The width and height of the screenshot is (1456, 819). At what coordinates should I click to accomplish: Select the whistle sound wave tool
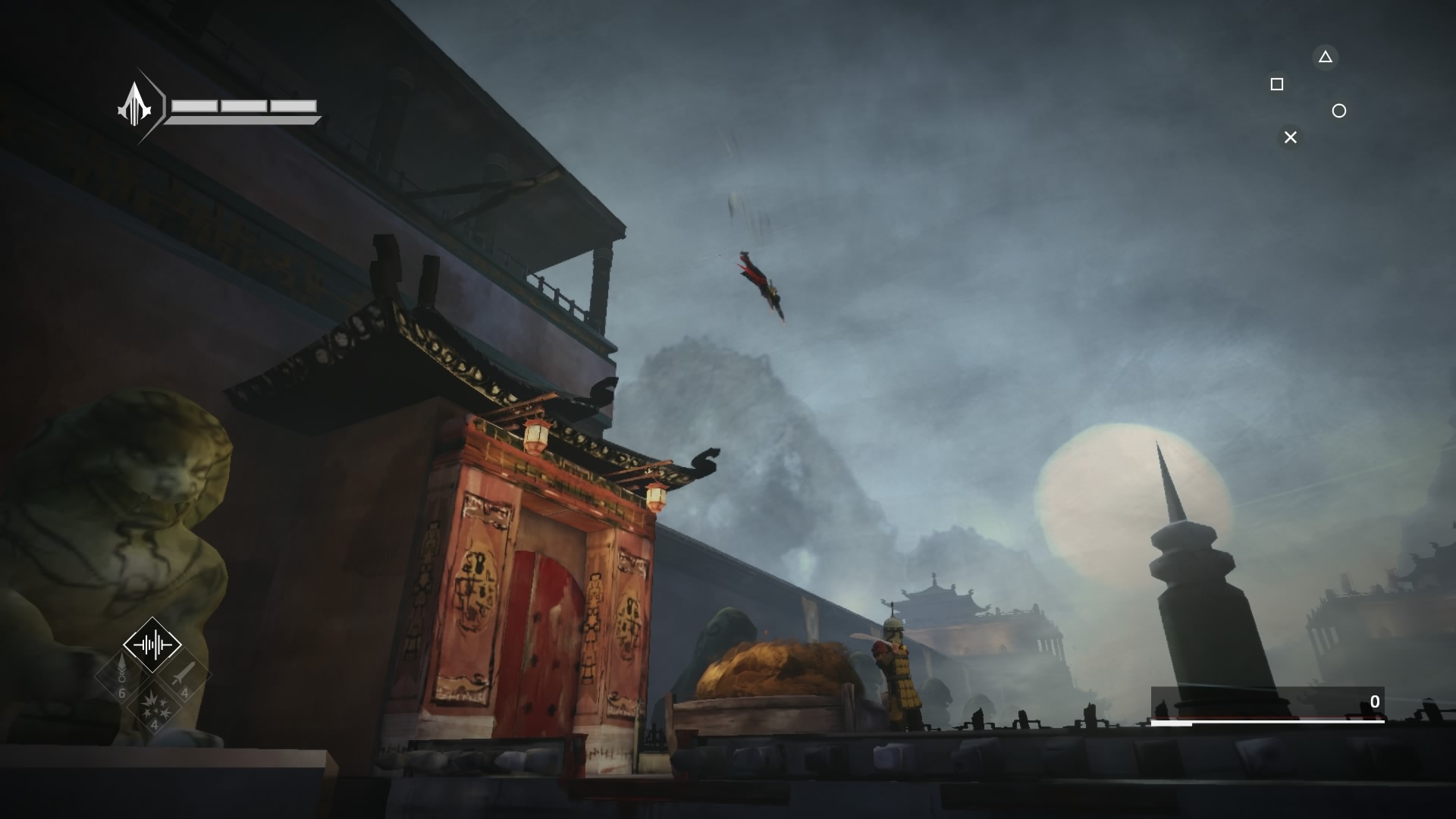pyautogui.click(x=152, y=645)
